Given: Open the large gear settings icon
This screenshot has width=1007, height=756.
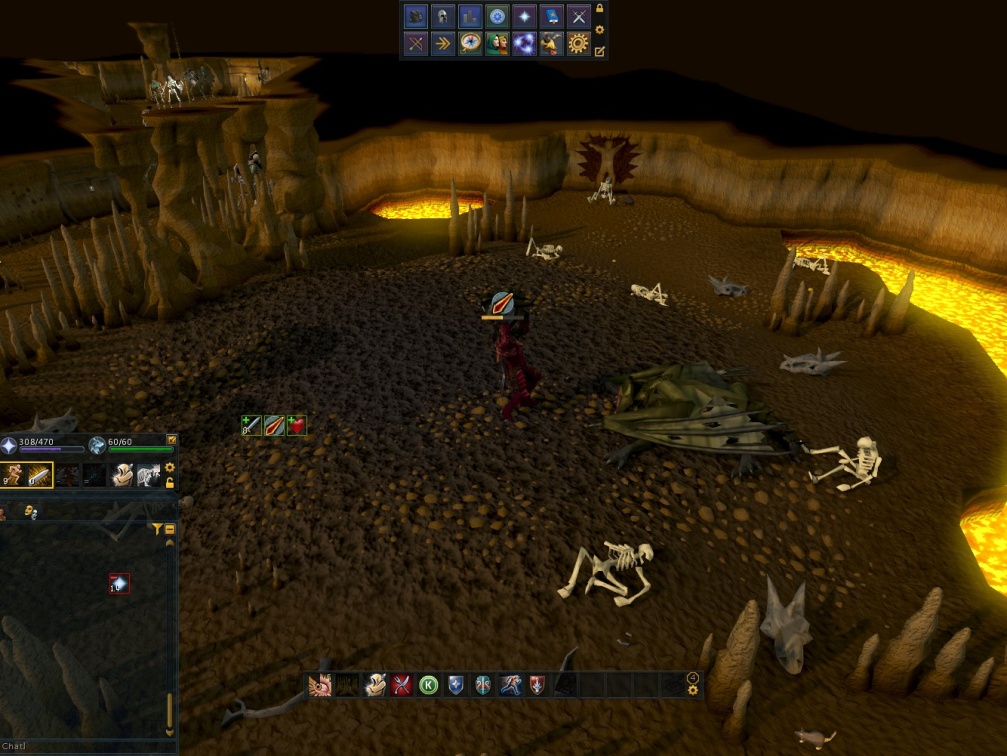Looking at the screenshot, I should (x=578, y=44).
